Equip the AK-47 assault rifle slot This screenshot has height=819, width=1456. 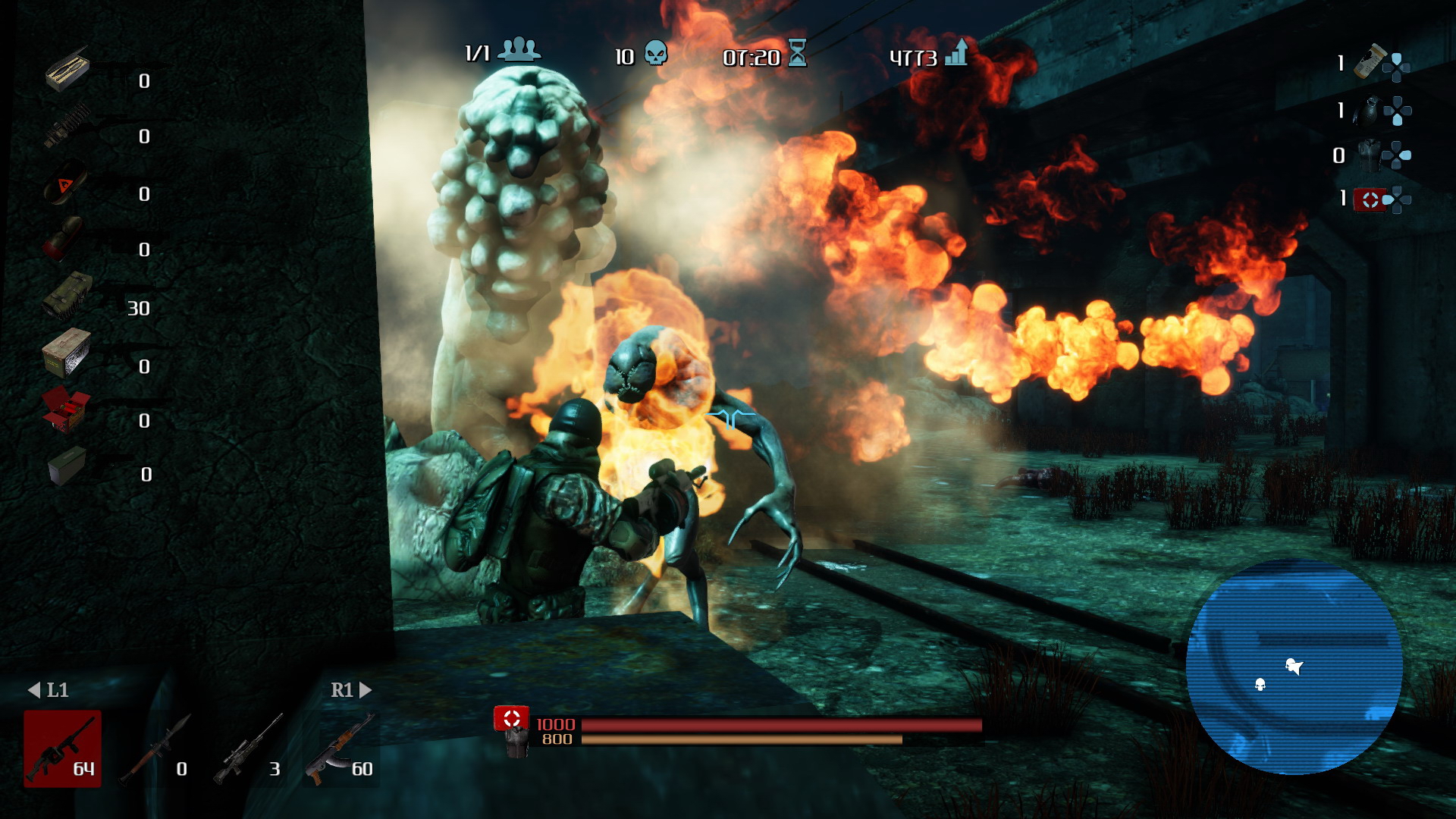(340, 749)
